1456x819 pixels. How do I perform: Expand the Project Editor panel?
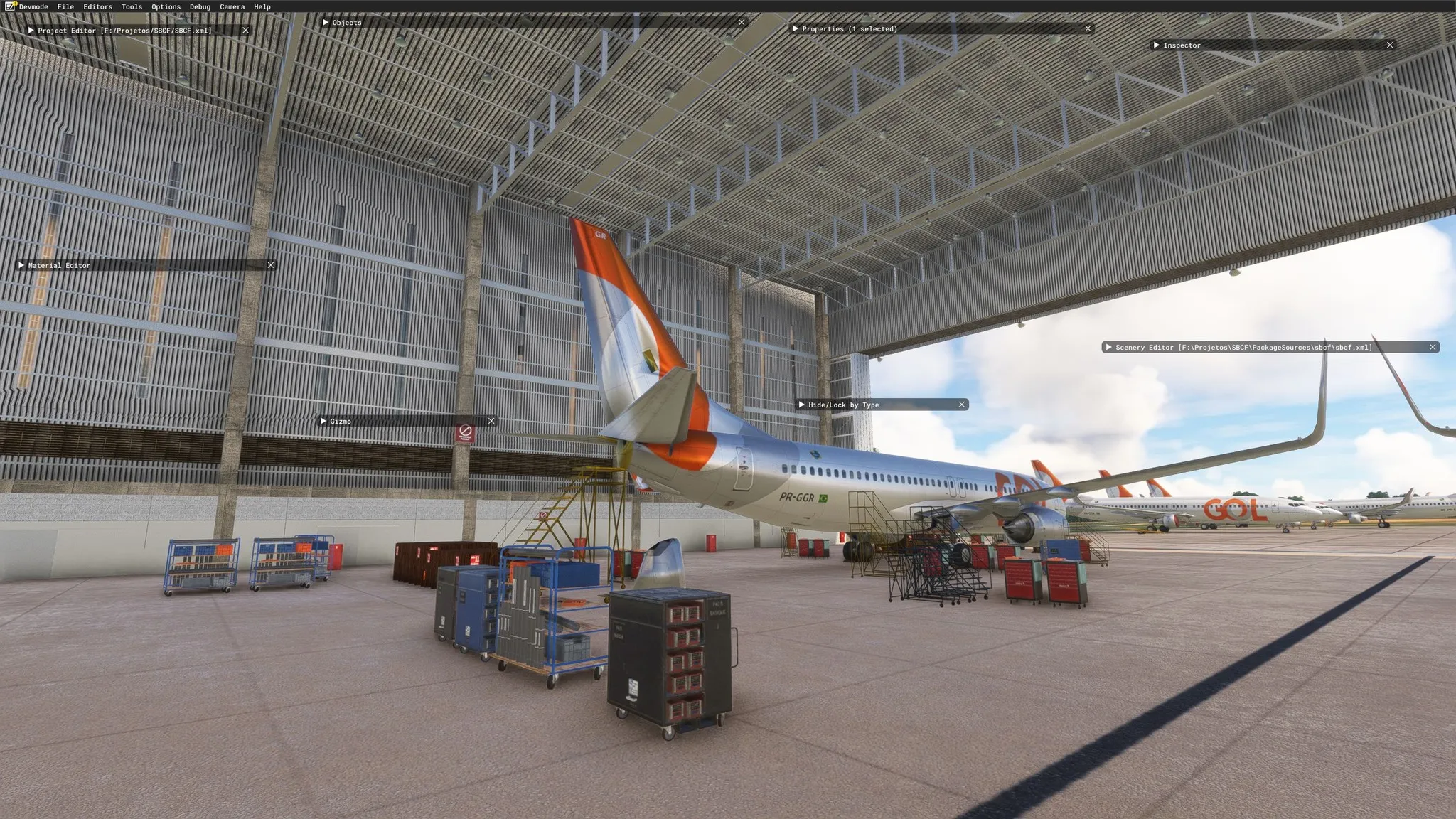click(x=31, y=31)
